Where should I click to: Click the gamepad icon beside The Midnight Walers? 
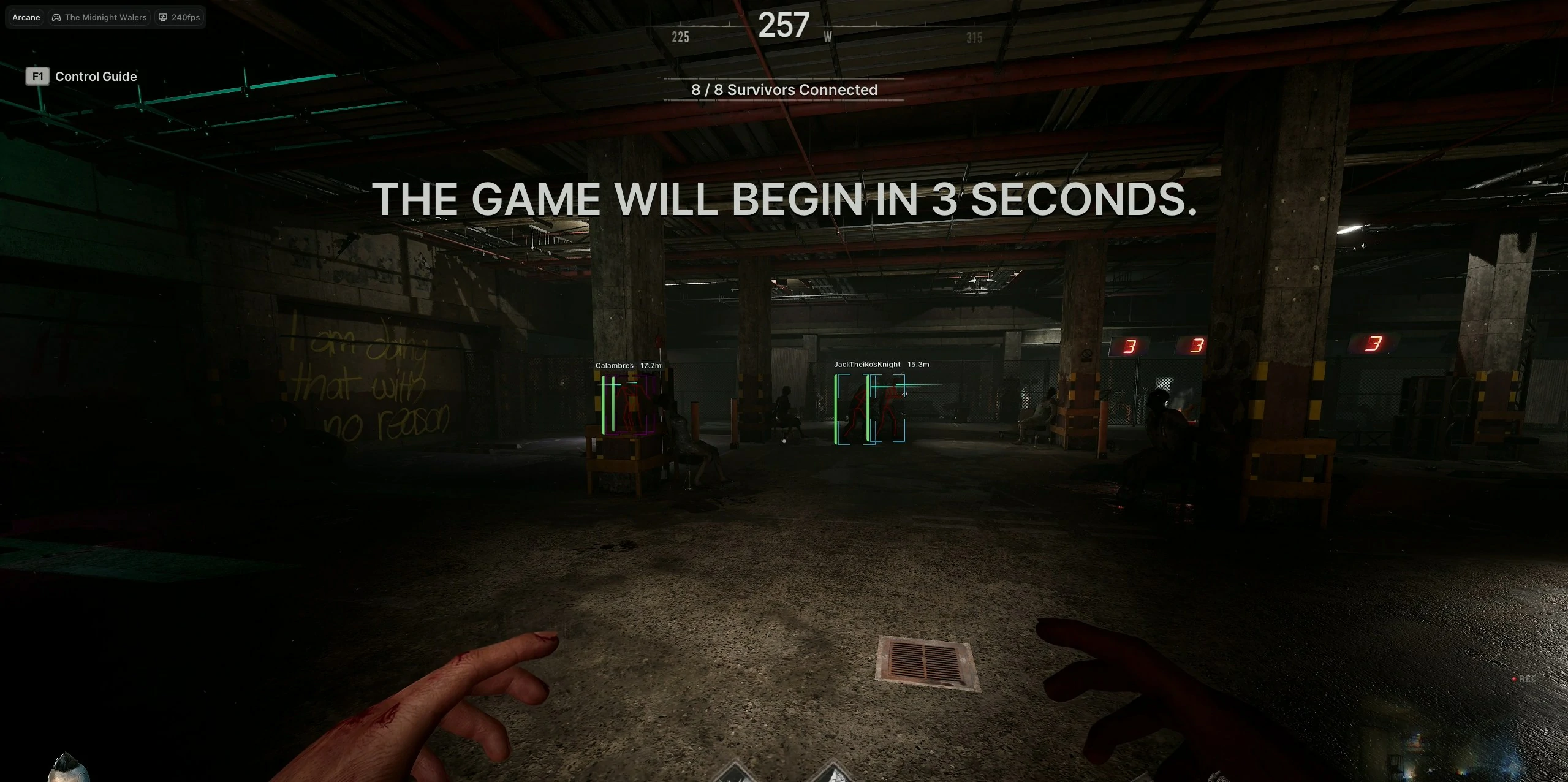pyautogui.click(x=56, y=17)
